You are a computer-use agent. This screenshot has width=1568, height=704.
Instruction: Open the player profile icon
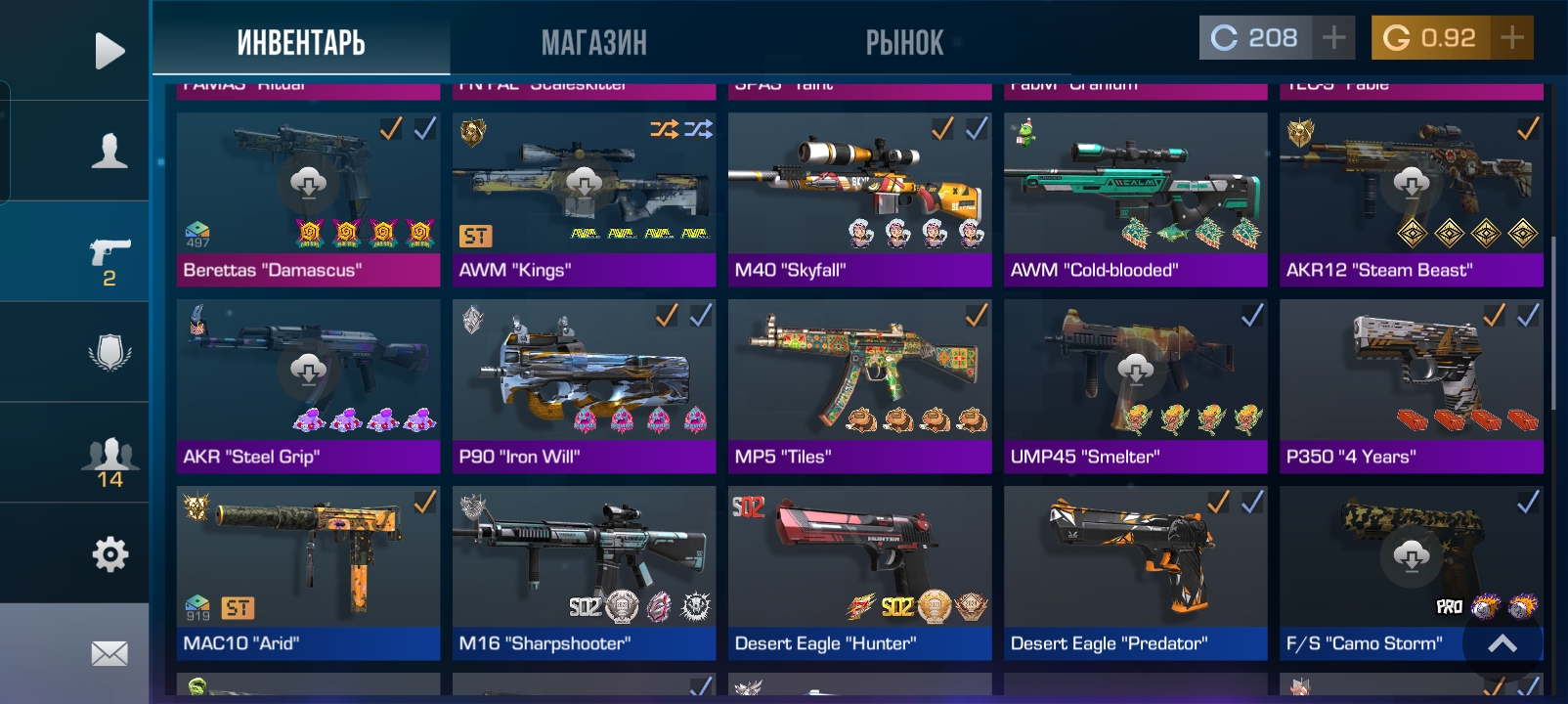[109, 152]
